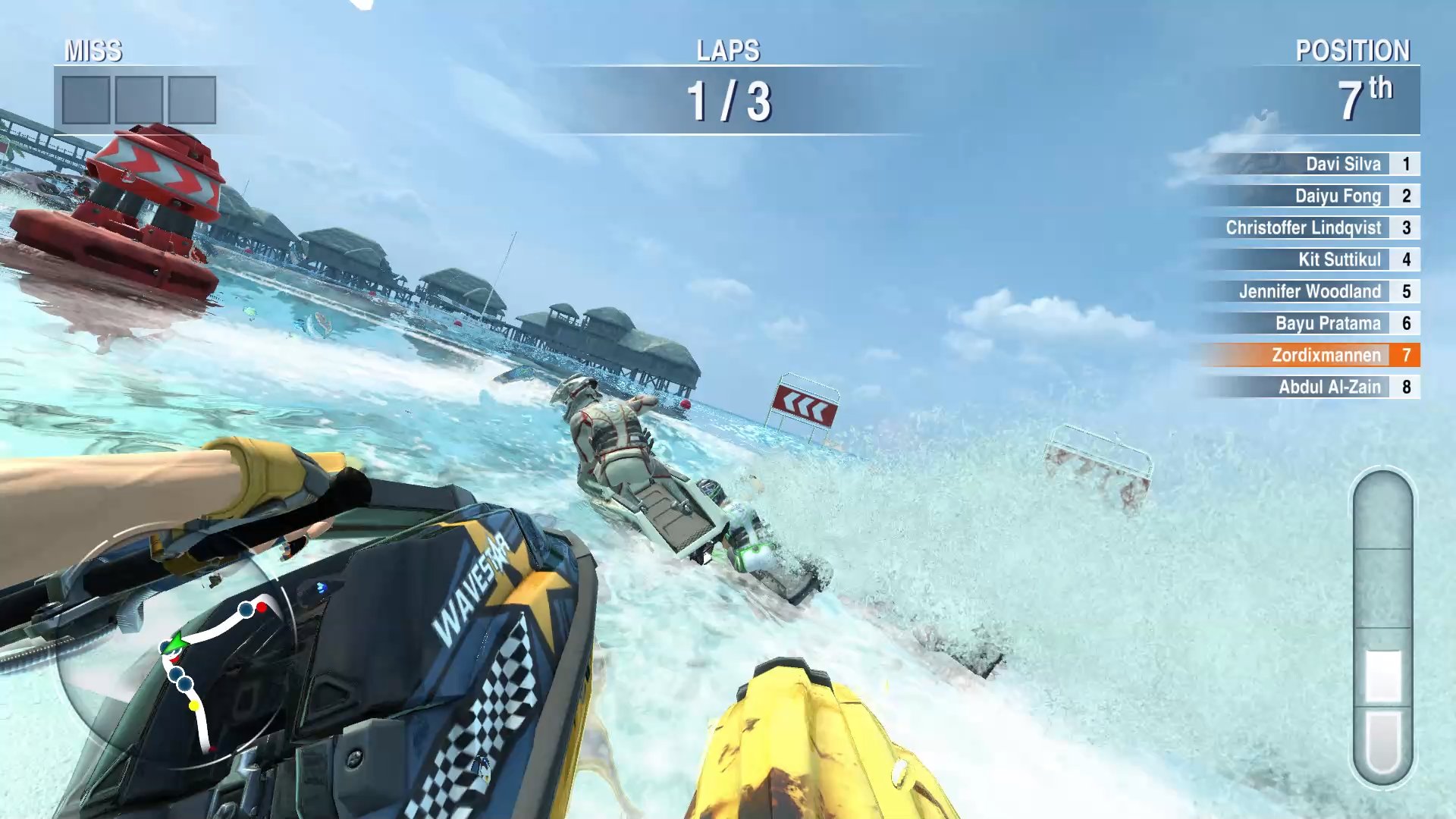Screen dimensions: 1456x819
Task: Toggle the third miss slot indicator
Action: coord(193,99)
